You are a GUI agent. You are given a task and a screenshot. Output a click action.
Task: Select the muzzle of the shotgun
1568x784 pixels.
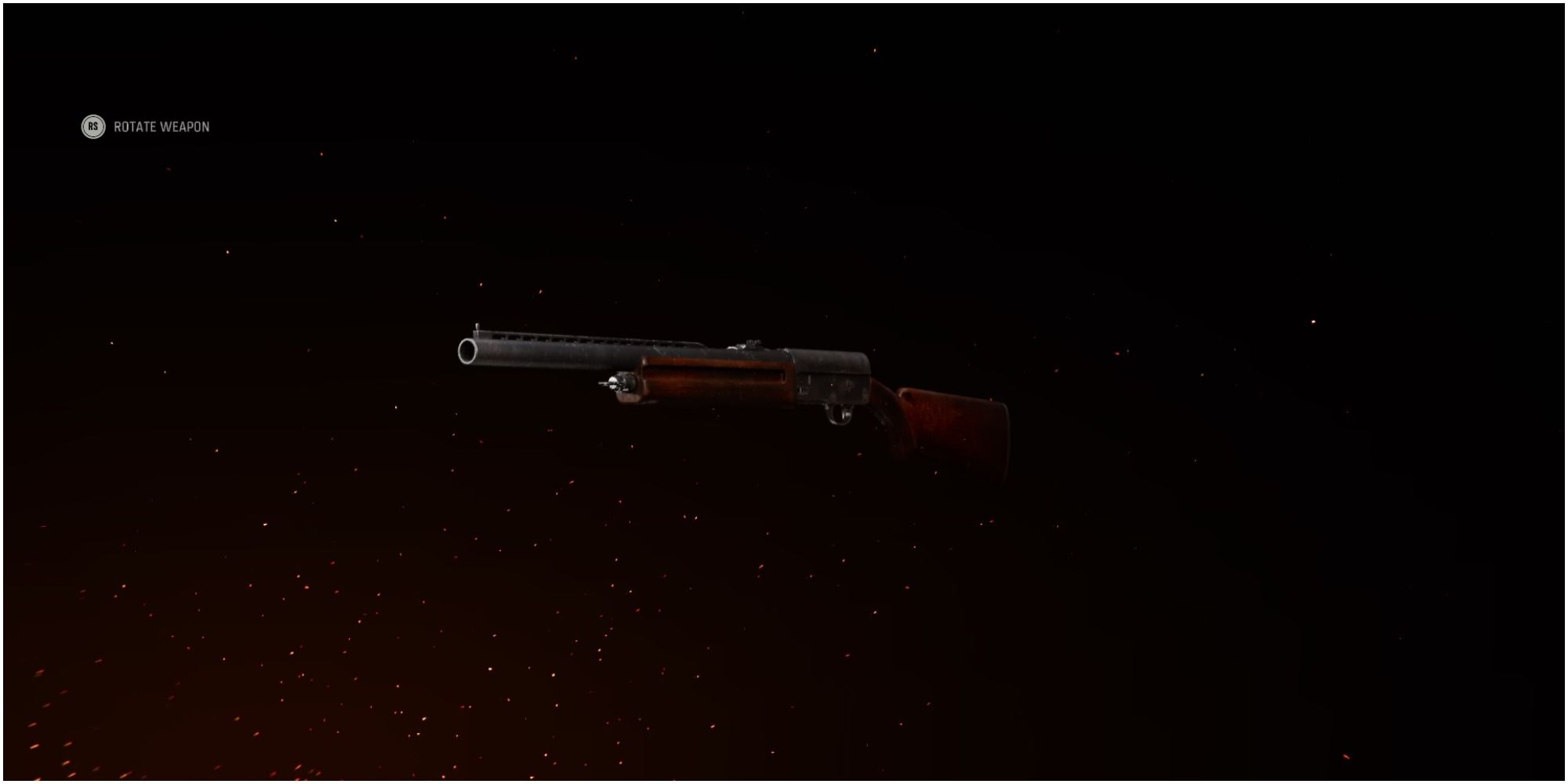point(467,351)
